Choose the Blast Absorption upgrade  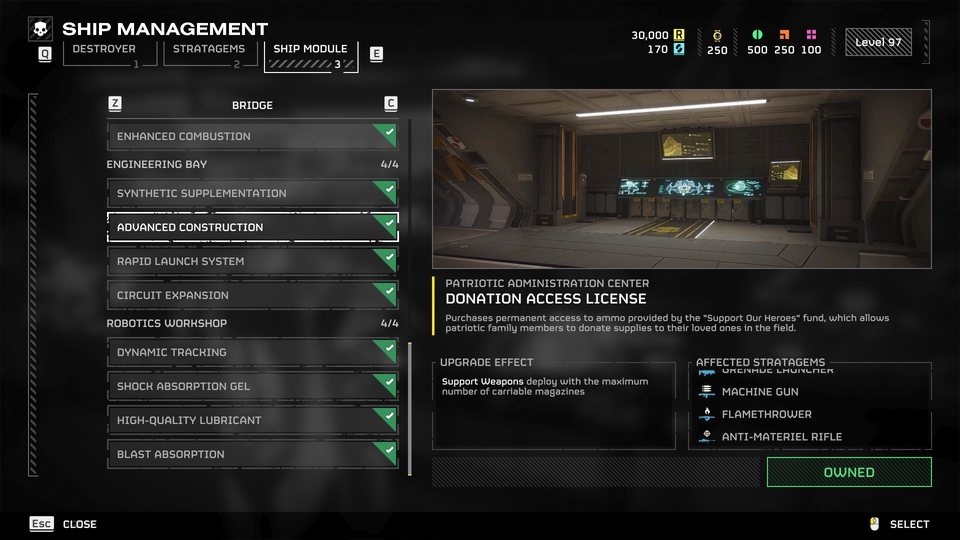(252, 454)
